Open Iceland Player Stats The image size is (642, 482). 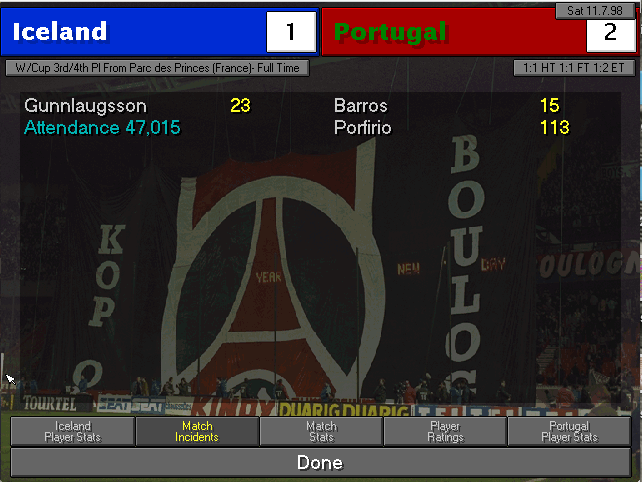(x=72, y=431)
